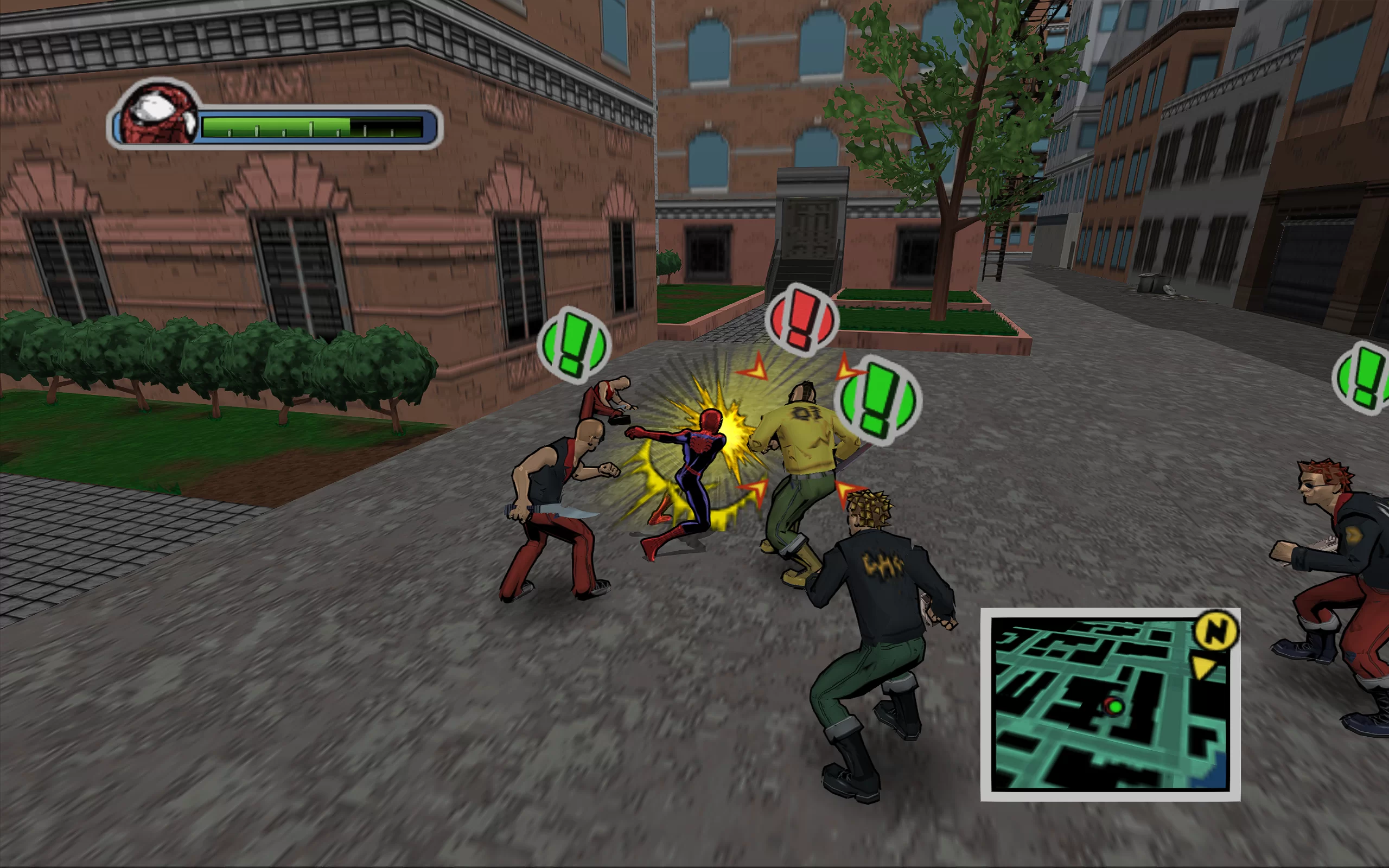Click the city minimap

[x=1109, y=704]
